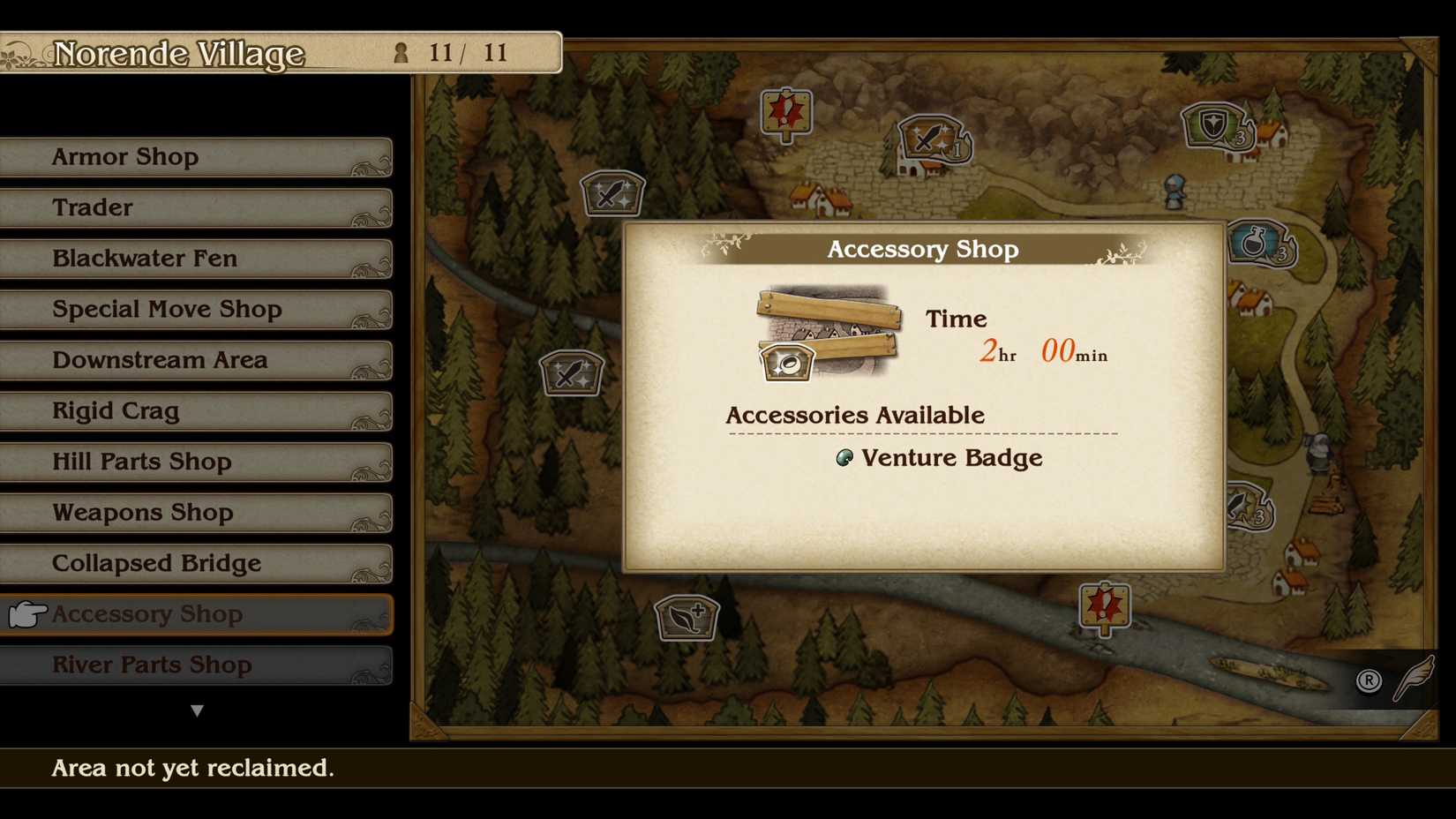
Task: Open the Collapsed Bridge area entry
Action: 196,563
